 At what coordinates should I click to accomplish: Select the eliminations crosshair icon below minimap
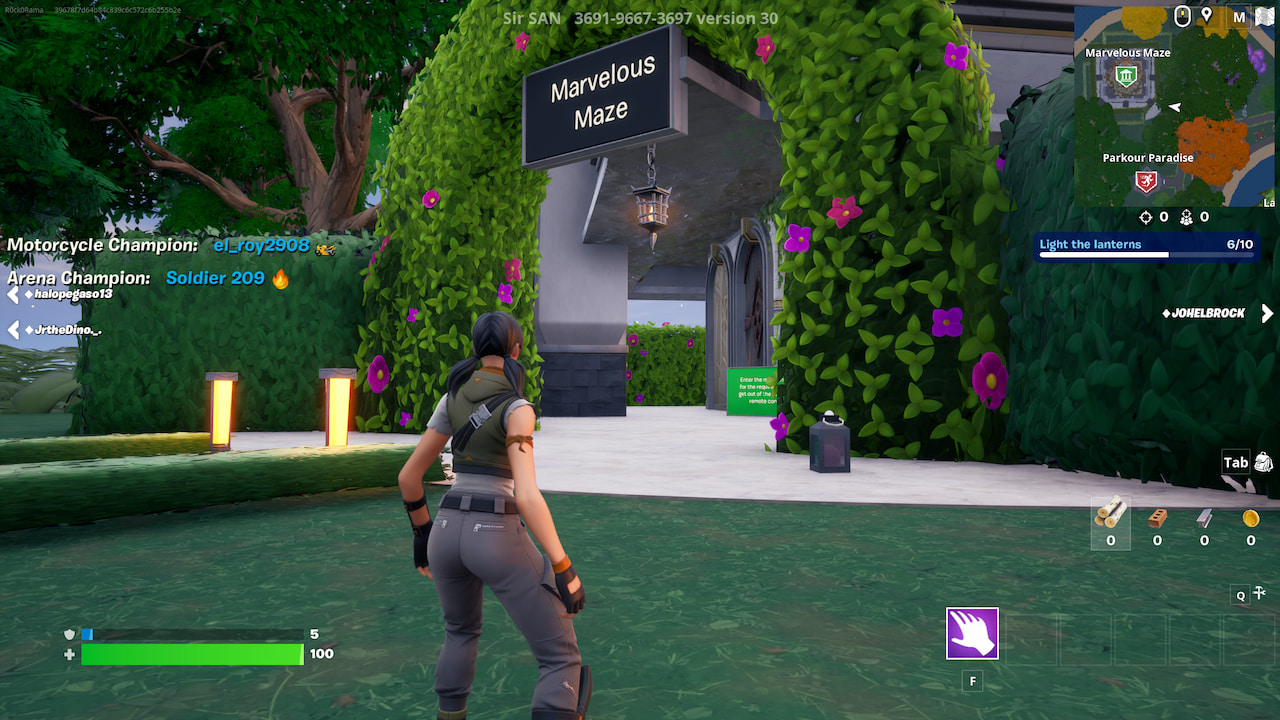tap(1145, 217)
